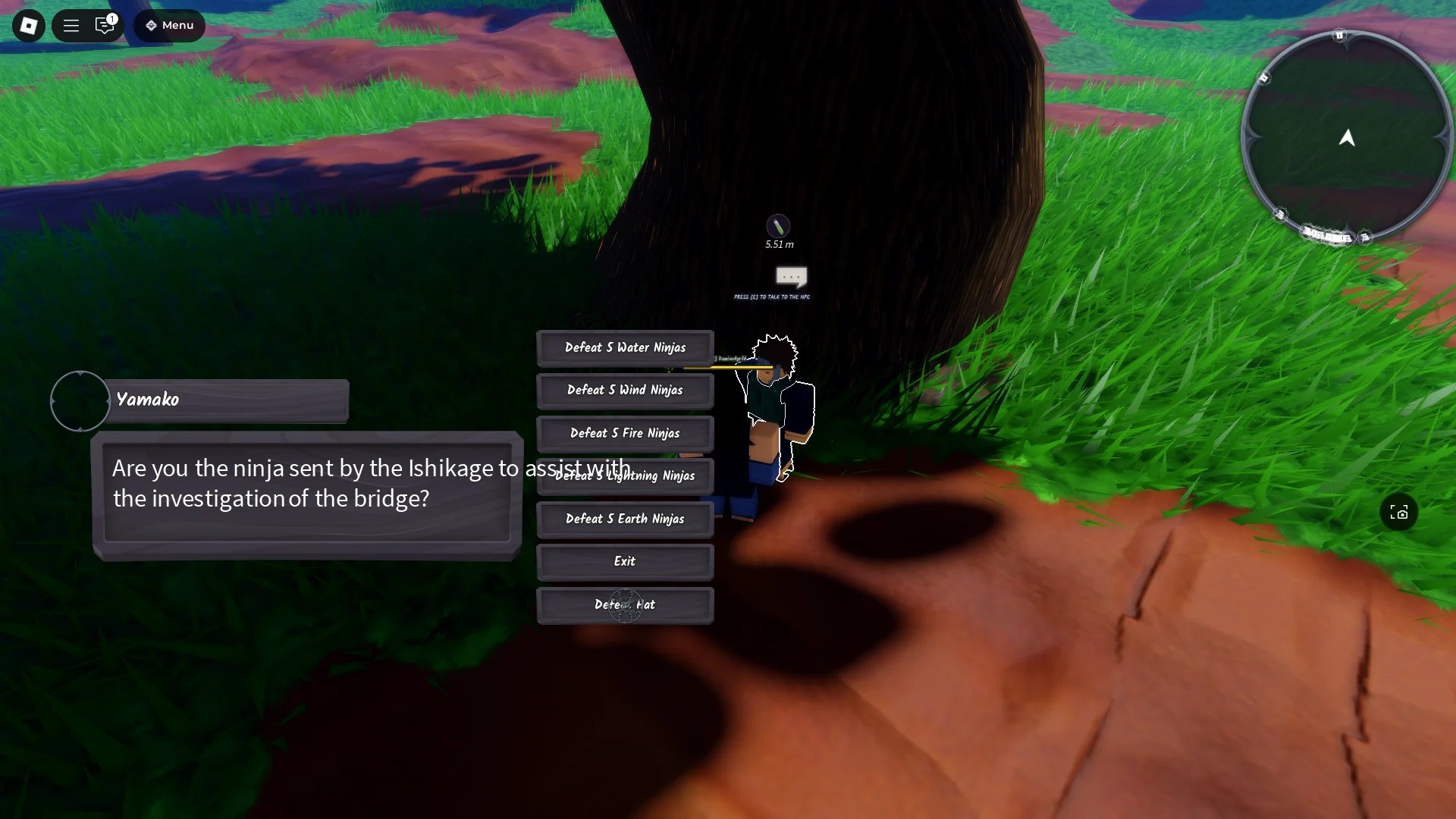Screen dimensions: 1456x819
Task: Choose Defeat 5 Fire Ninjas
Action: pos(625,433)
